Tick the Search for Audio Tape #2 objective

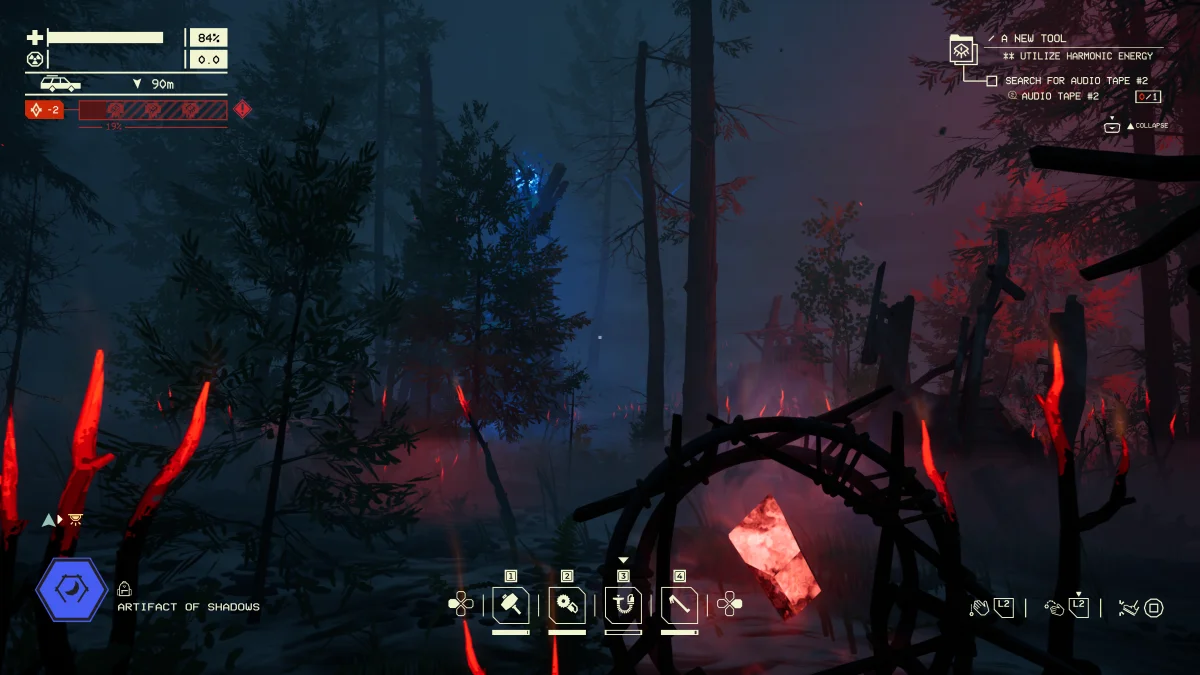(992, 81)
